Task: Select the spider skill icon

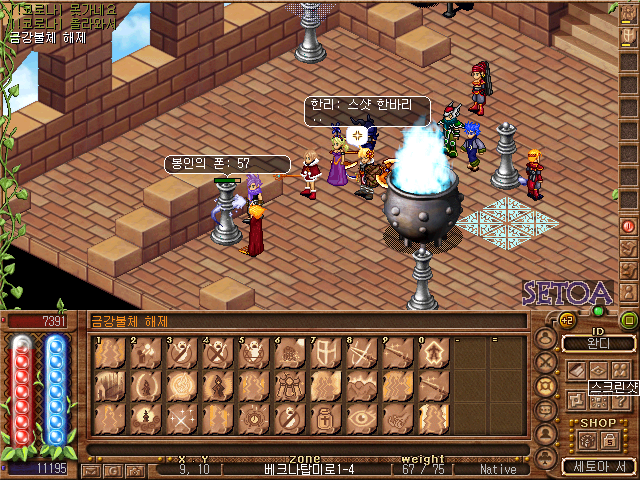Action: [288, 385]
